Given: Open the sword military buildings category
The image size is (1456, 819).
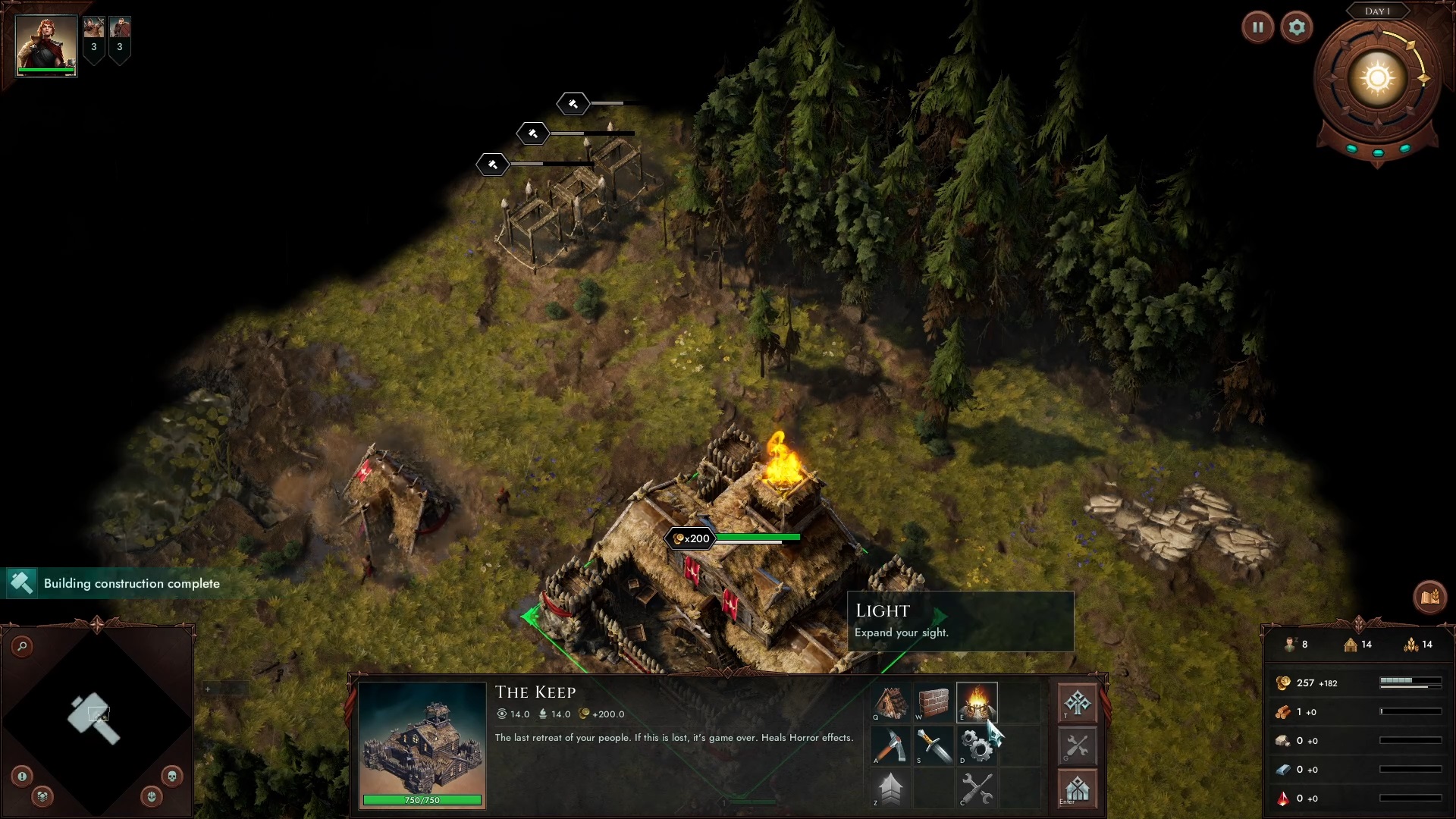Looking at the screenshot, I should pyautogui.click(x=934, y=745).
